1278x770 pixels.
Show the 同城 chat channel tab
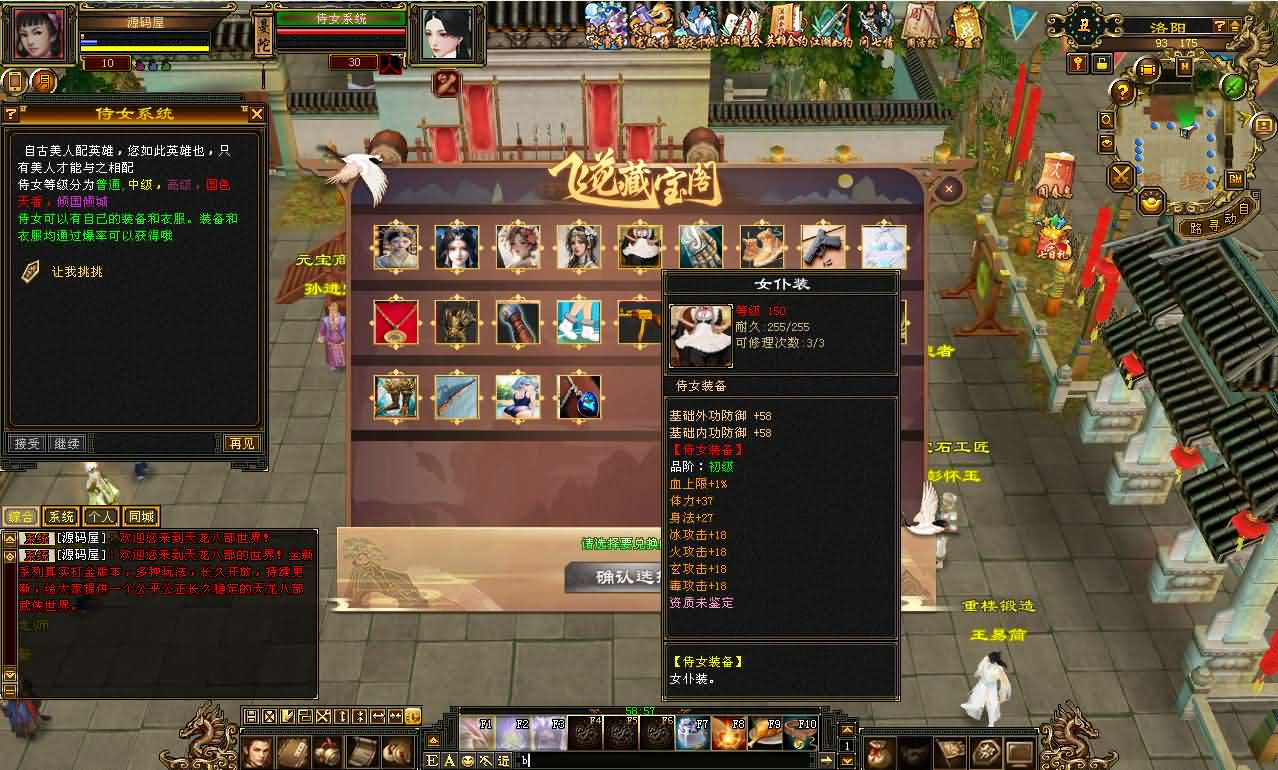click(141, 517)
